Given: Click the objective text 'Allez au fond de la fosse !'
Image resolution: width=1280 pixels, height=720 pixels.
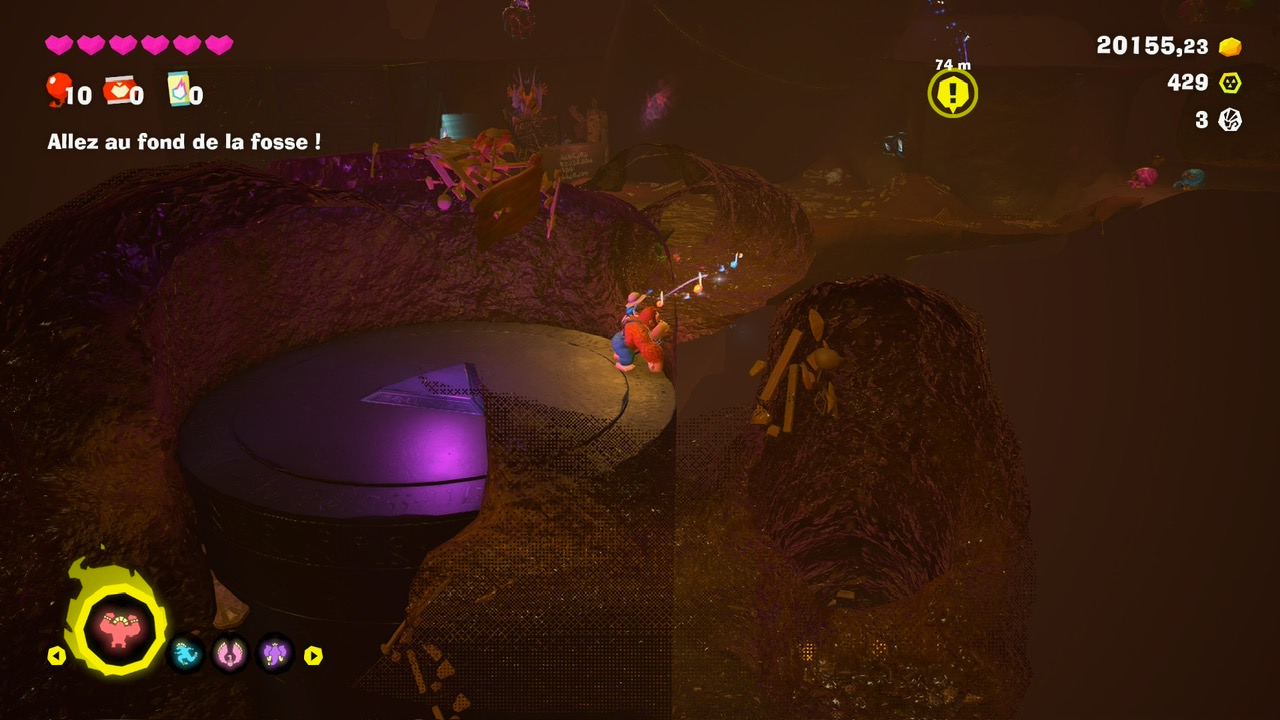Looking at the screenshot, I should 183,140.
